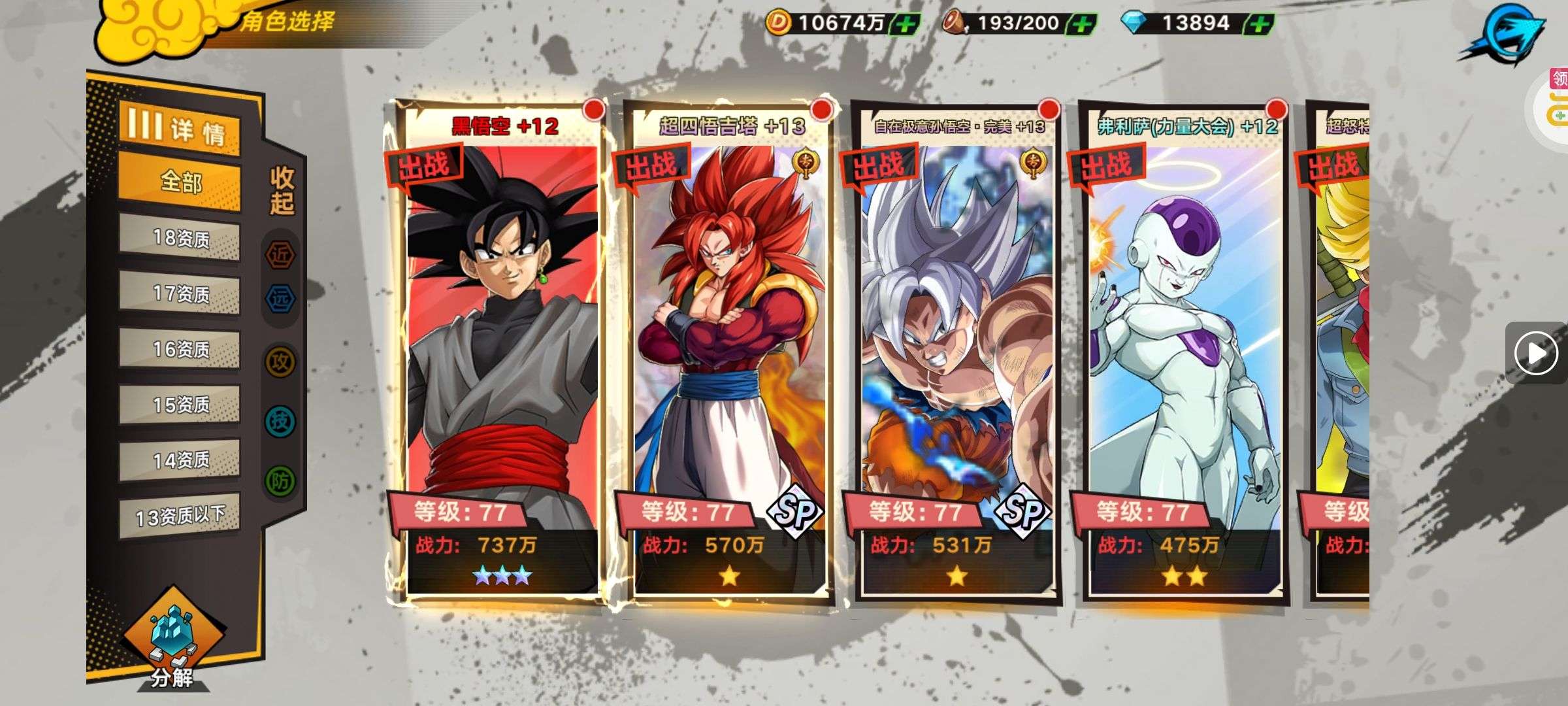Switch to 16资质 filter
The height and width of the screenshot is (706, 1568).
pos(180,350)
